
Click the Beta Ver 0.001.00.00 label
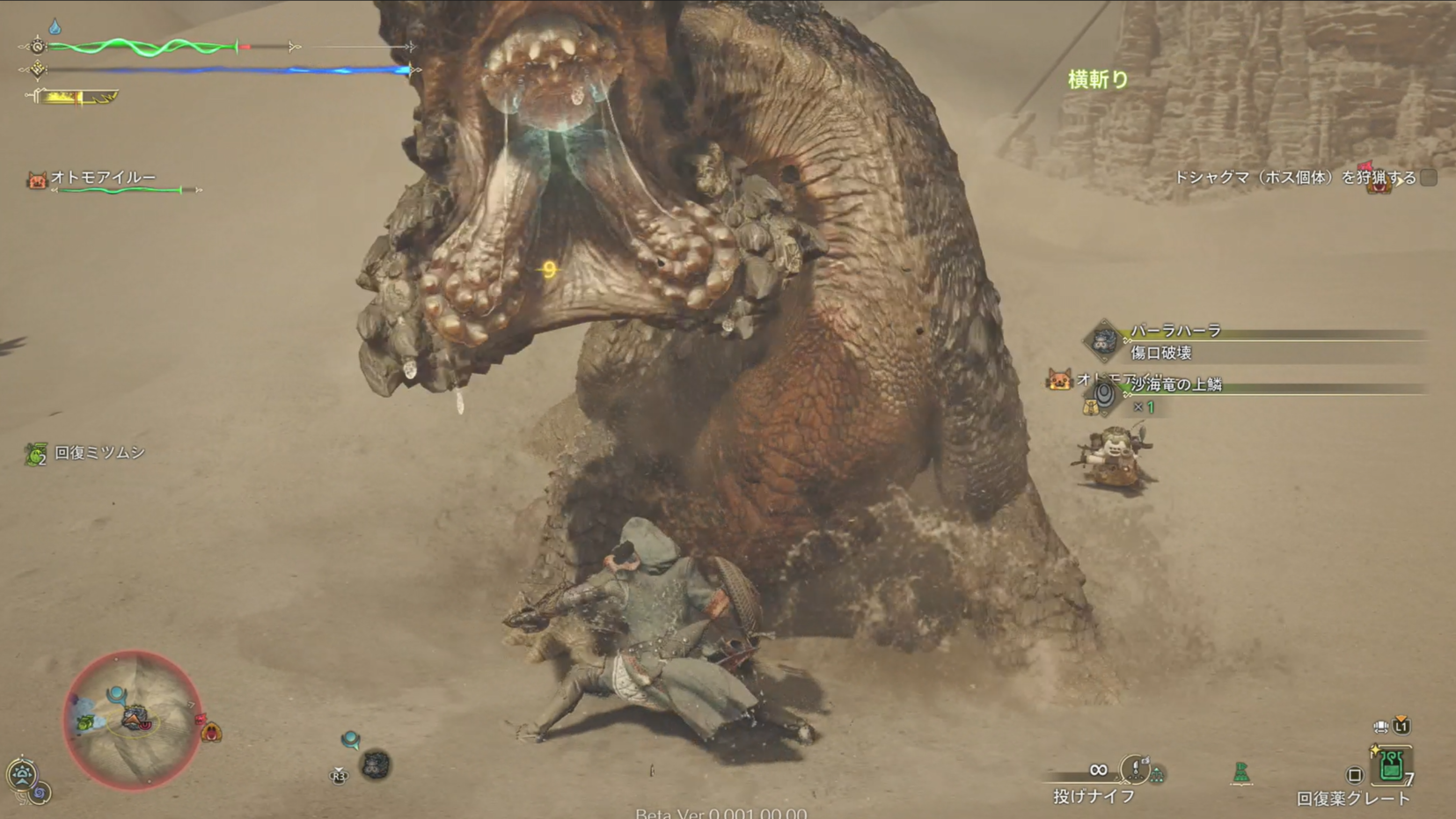[720, 814]
